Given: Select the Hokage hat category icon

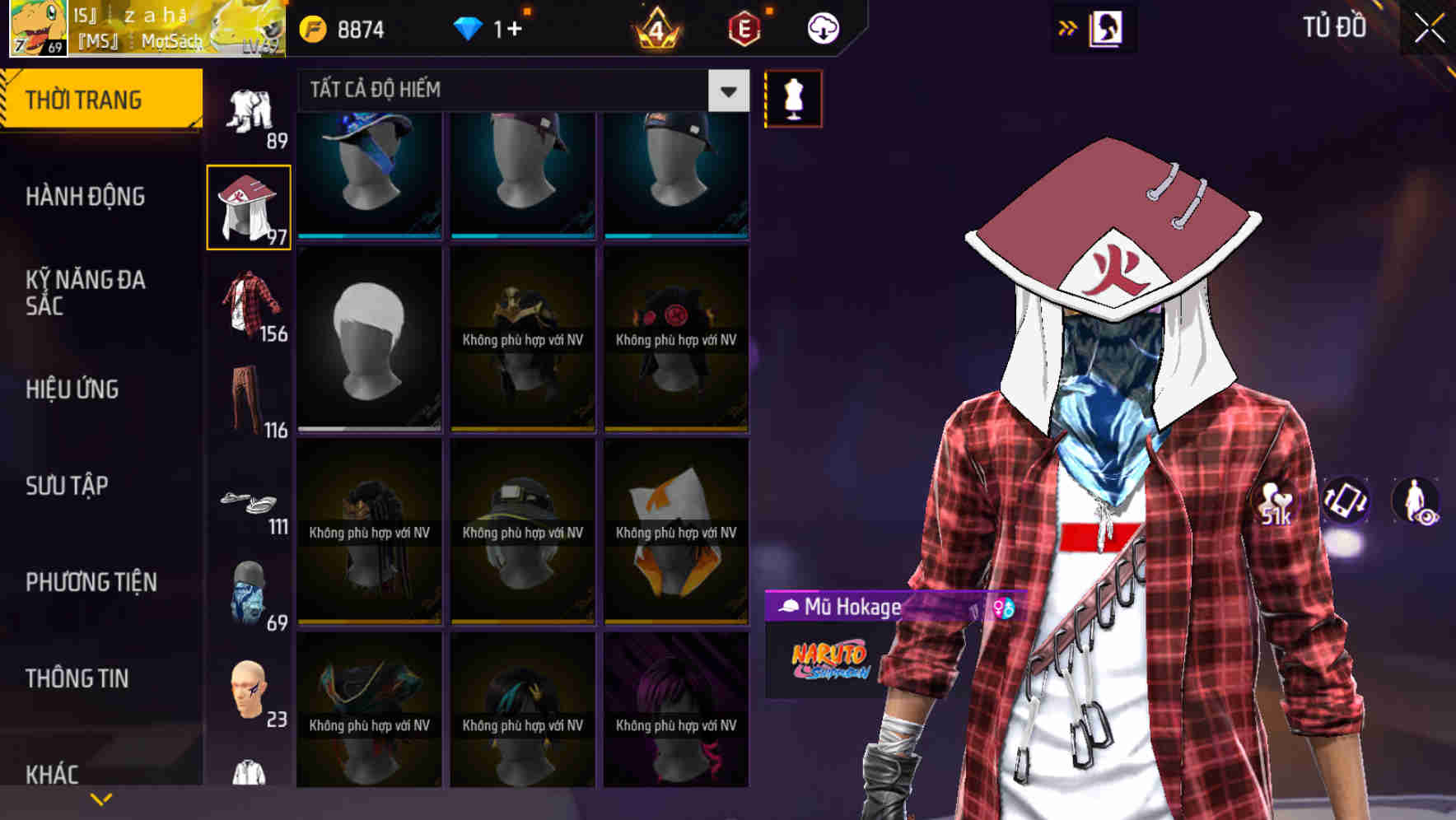Looking at the screenshot, I should 249,206.
